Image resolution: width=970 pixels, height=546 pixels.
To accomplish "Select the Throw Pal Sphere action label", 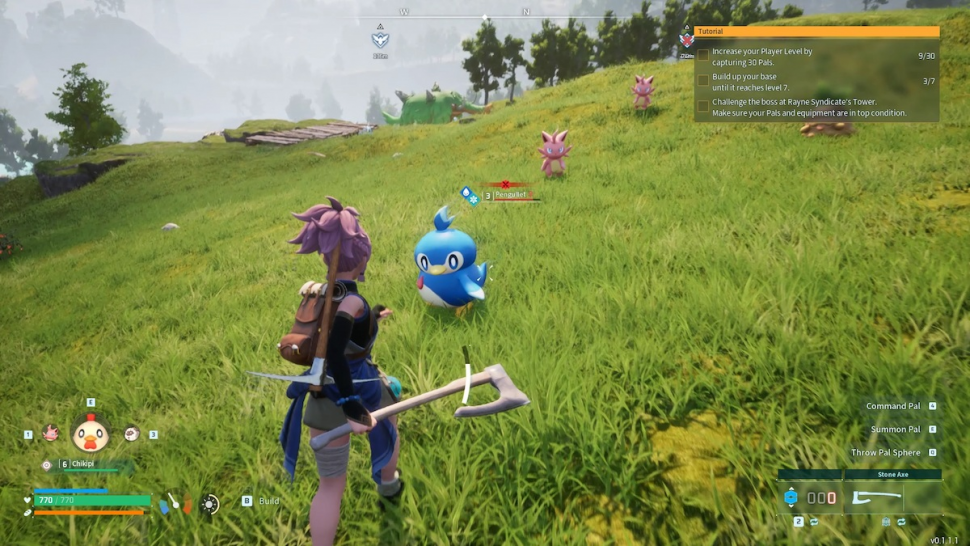I will (885, 452).
